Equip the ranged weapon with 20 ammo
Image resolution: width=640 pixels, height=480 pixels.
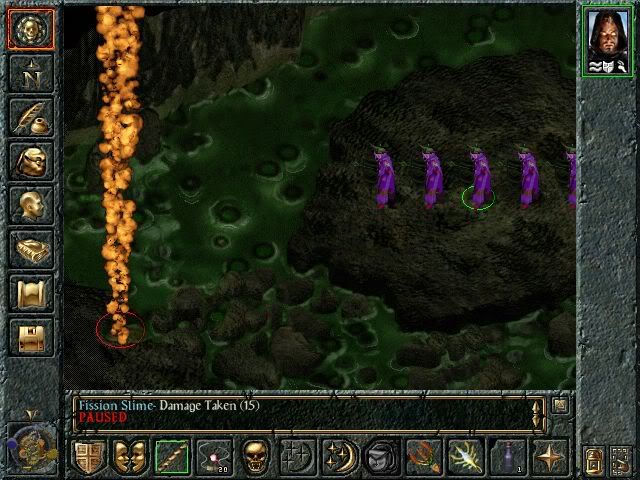click(212, 457)
